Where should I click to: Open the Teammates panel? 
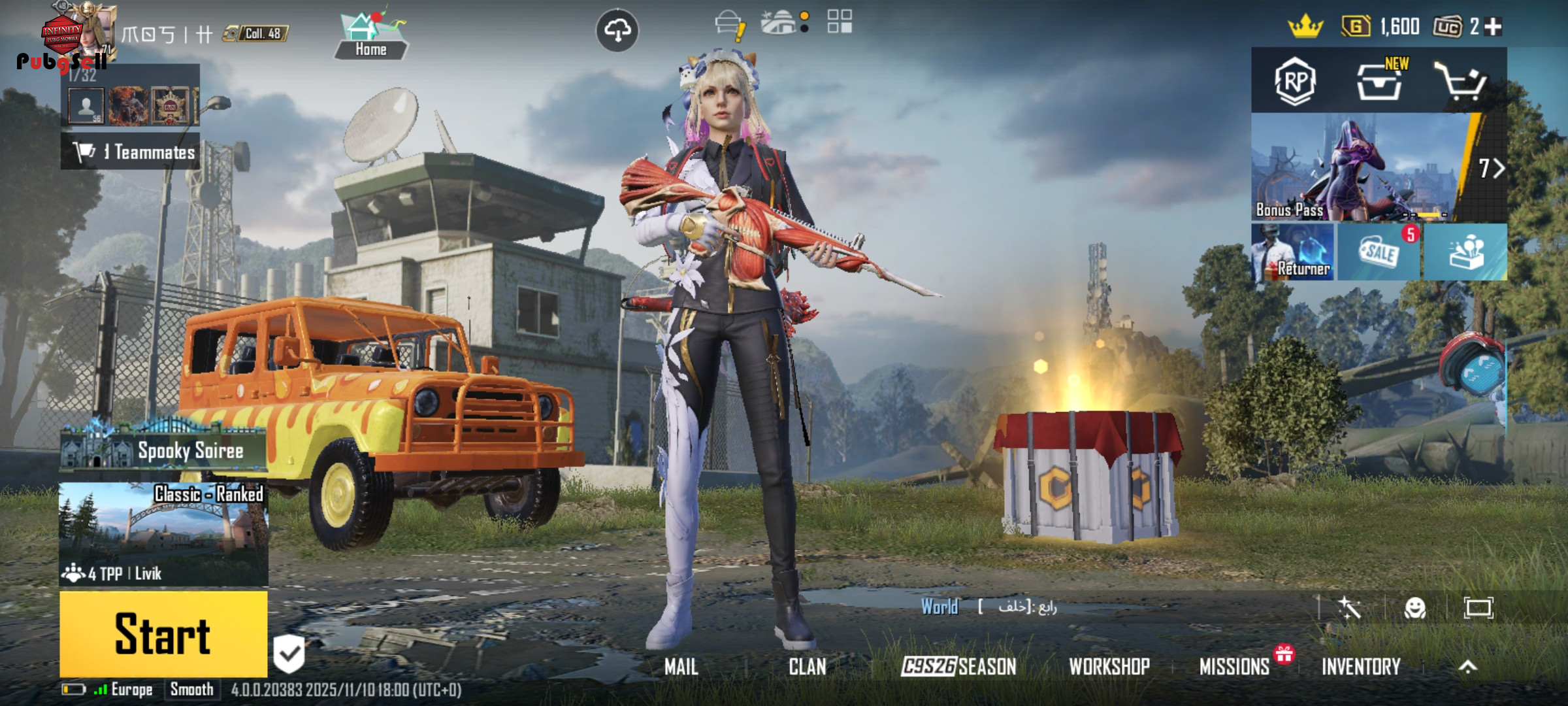[x=131, y=152]
